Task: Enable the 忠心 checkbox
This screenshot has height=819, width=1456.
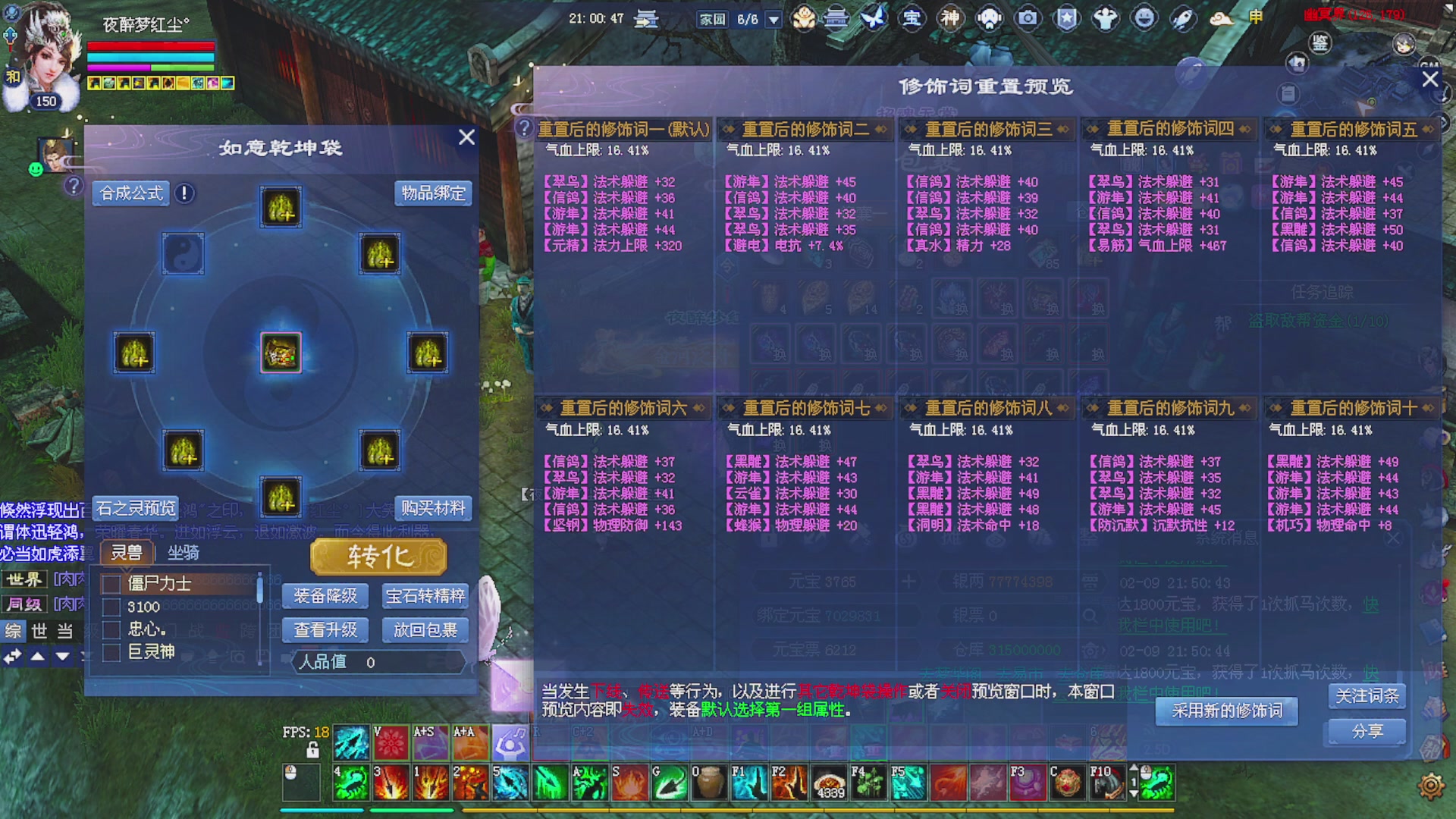Action: [x=110, y=629]
